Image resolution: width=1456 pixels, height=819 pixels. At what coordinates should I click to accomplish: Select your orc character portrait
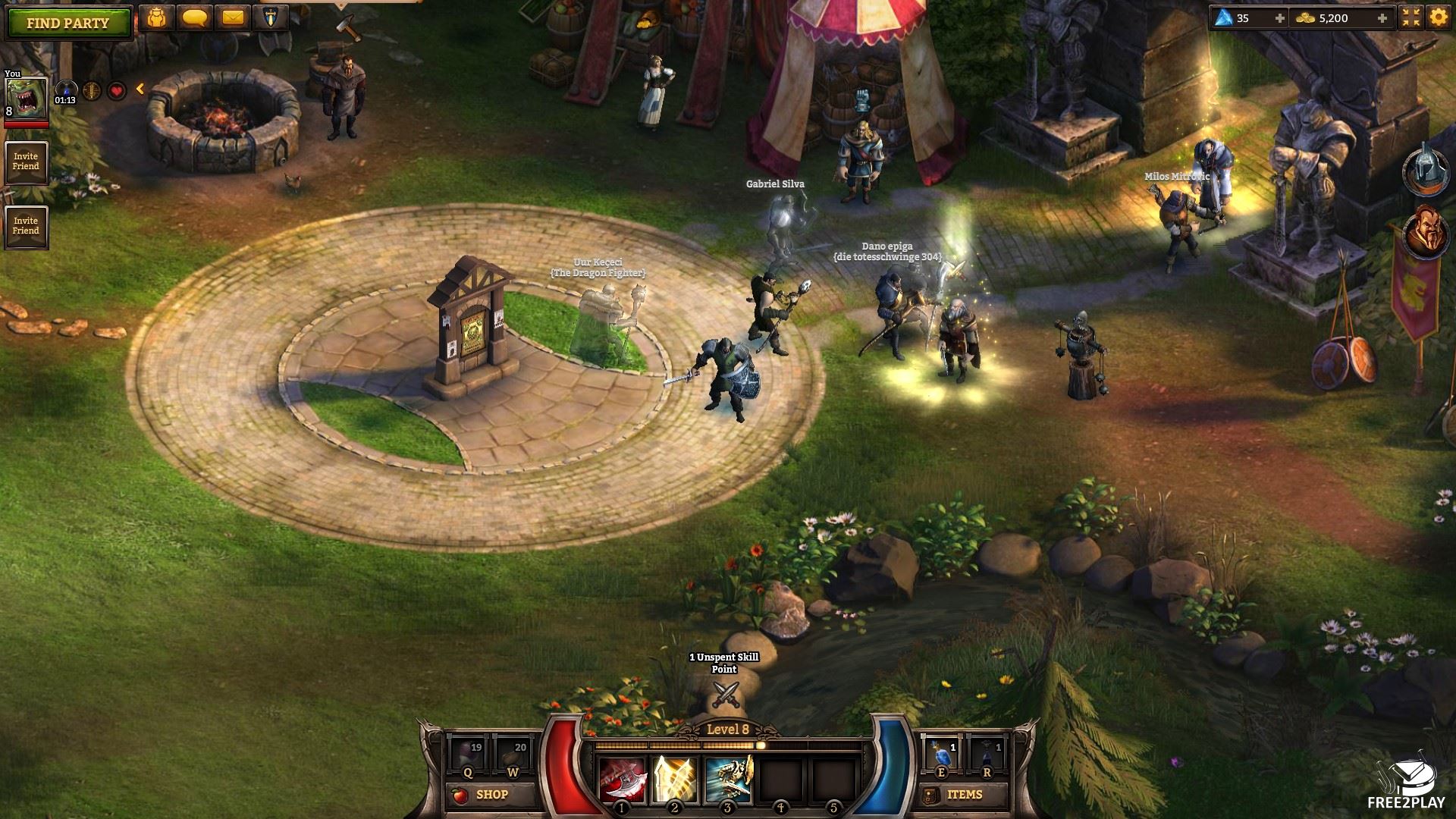(26, 99)
